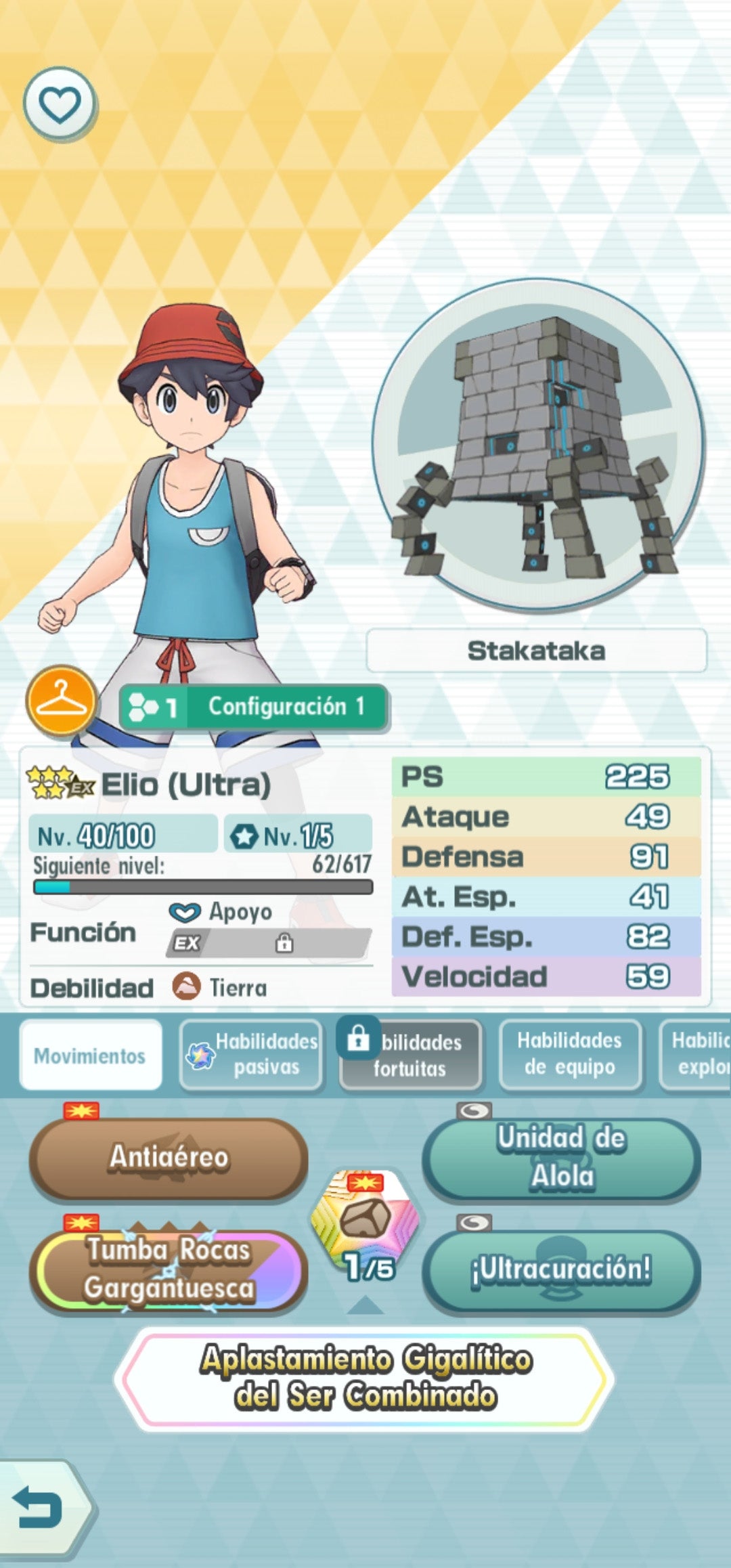The width and height of the screenshot is (731, 1568).
Task: Open the Habilidades pasivas tab
Action: point(251,1055)
